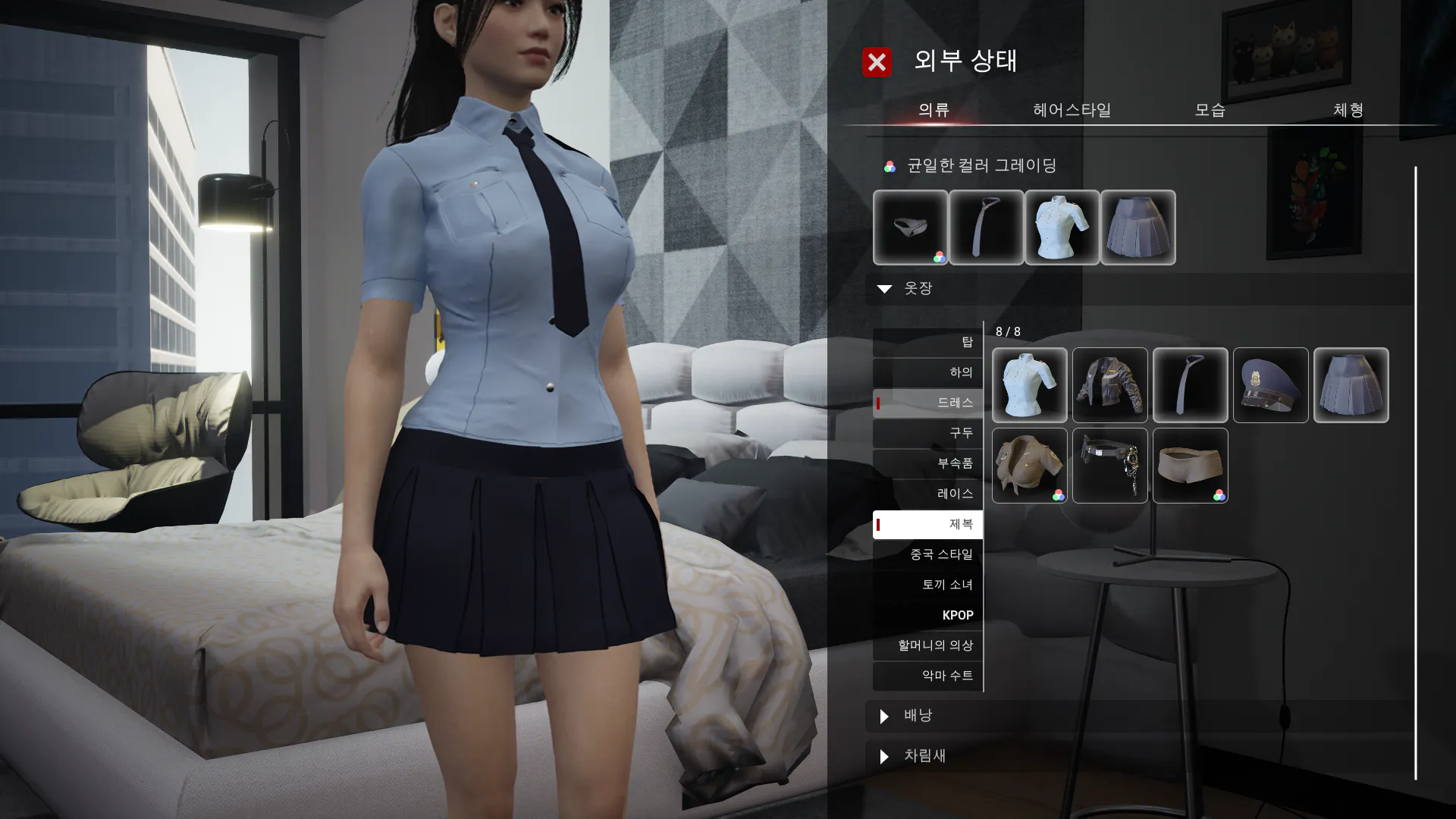Select the 하의 category
1456x819 pixels.
pos(928,372)
